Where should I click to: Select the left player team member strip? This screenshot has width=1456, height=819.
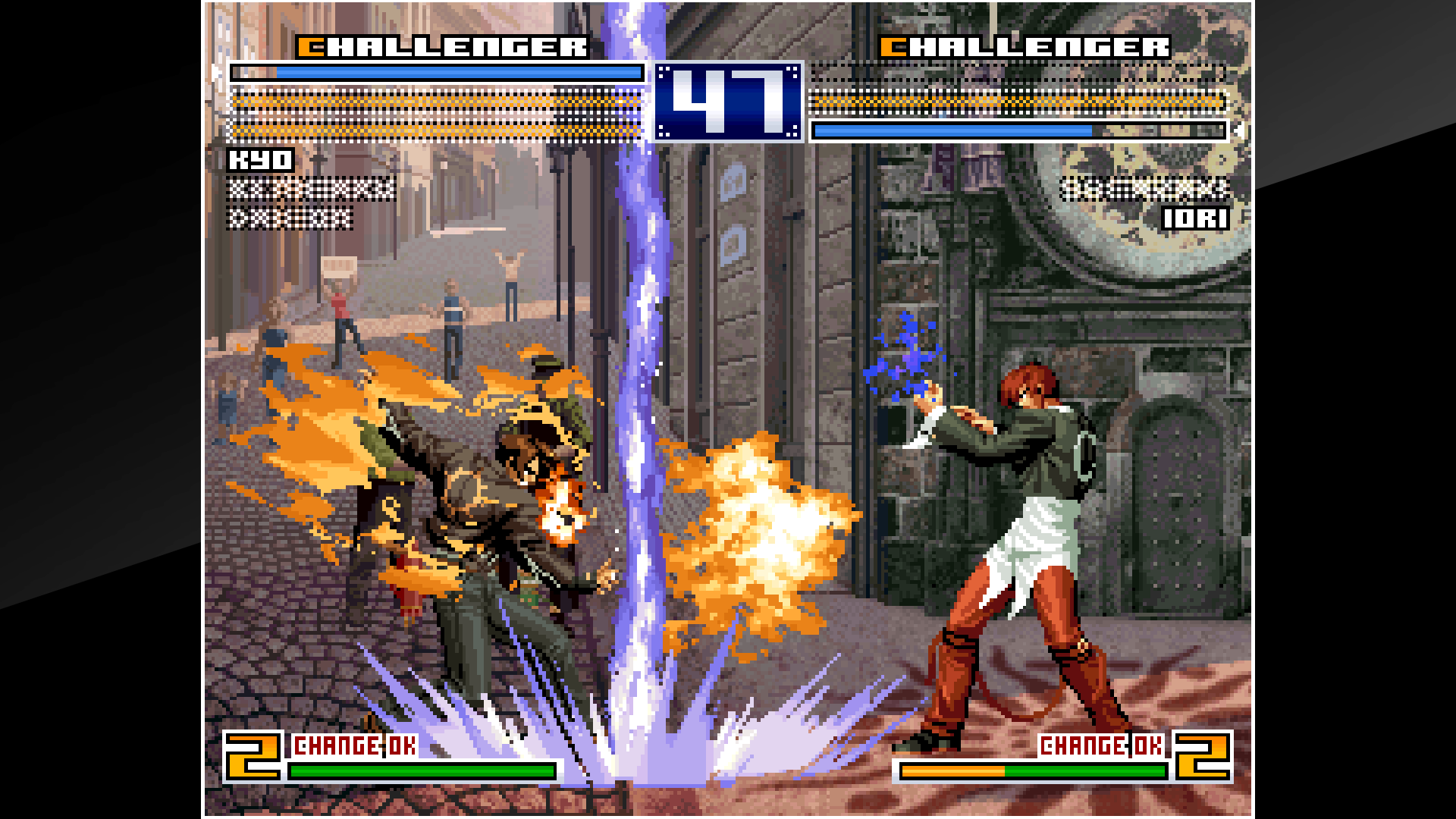coord(307,189)
